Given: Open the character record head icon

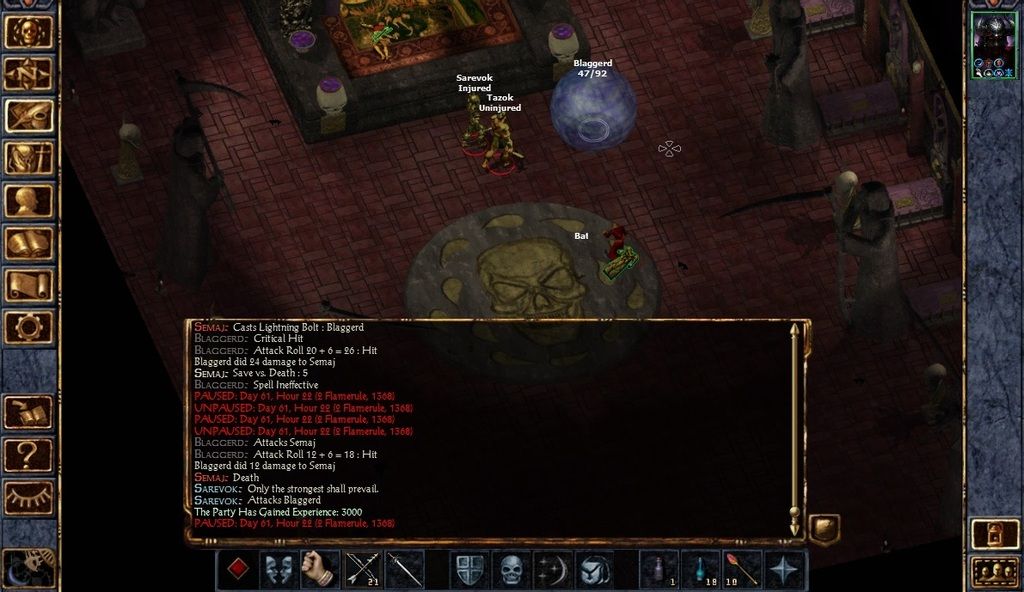Looking at the screenshot, I should tap(29, 200).
